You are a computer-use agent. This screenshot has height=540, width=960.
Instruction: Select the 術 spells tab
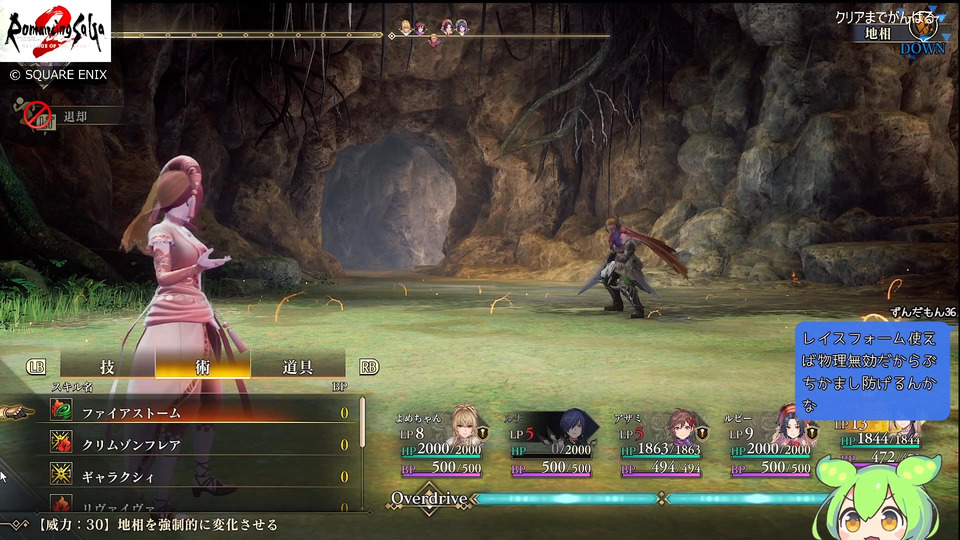click(203, 366)
